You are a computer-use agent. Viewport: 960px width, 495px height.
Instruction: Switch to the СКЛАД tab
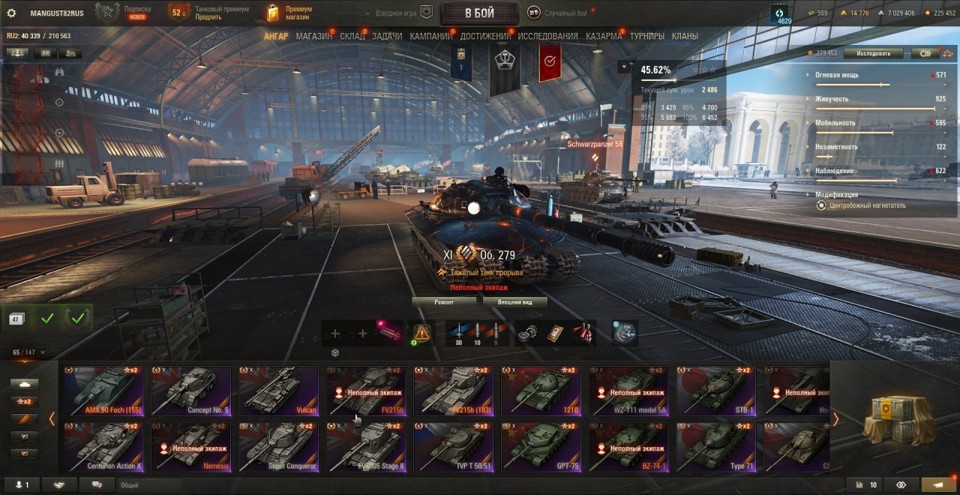point(353,36)
